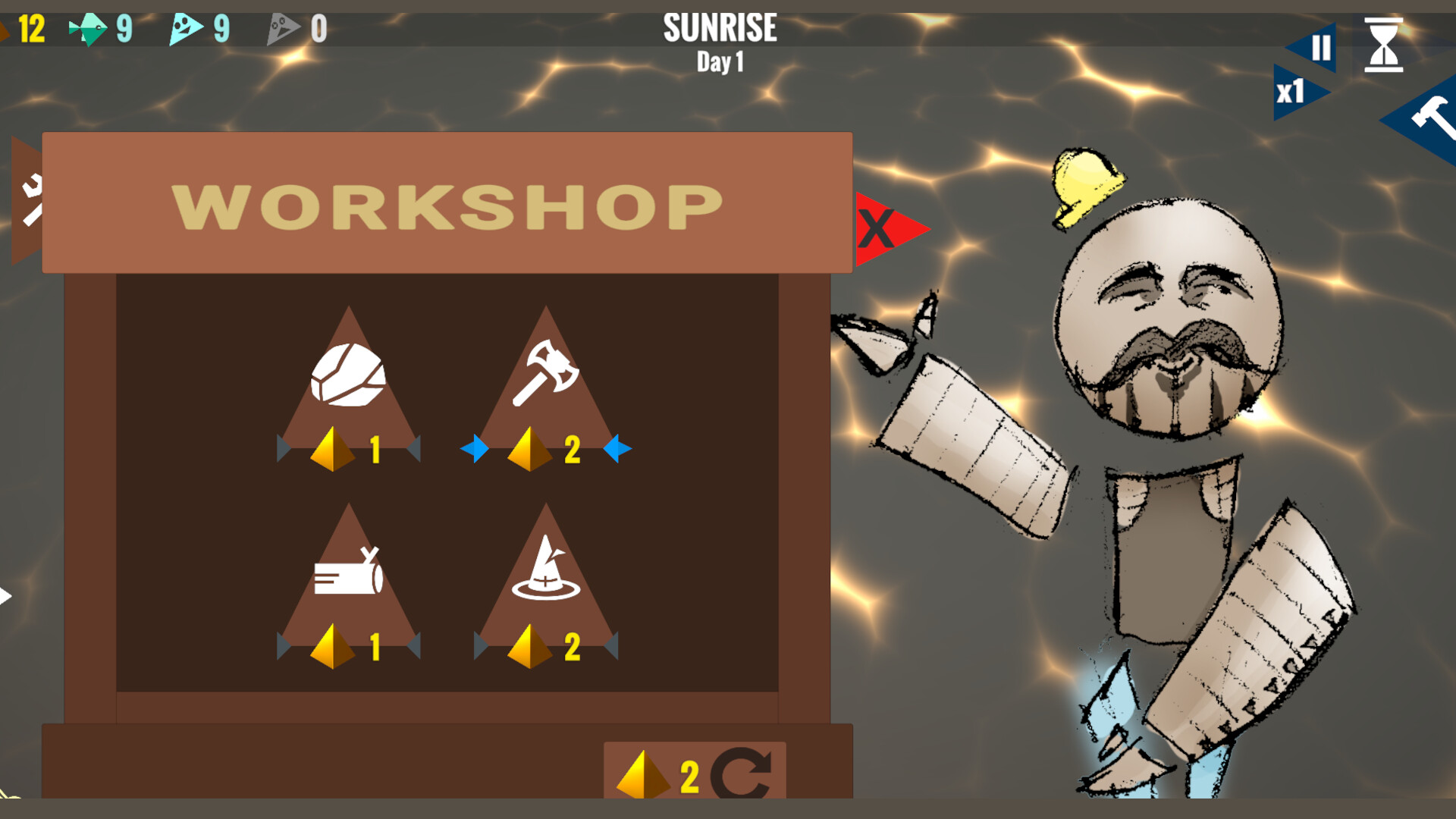The image size is (1456, 819).
Task: Select the axe crafting recipe
Action: coord(546,372)
